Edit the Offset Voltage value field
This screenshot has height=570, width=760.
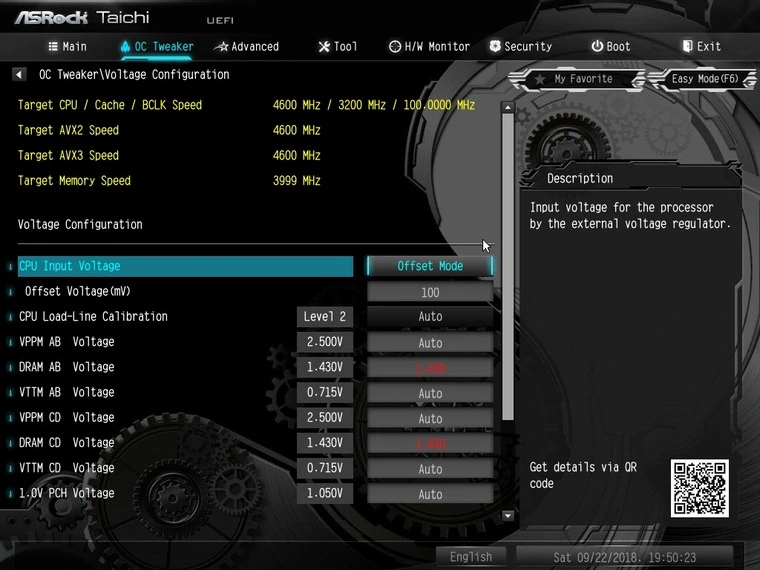430,292
